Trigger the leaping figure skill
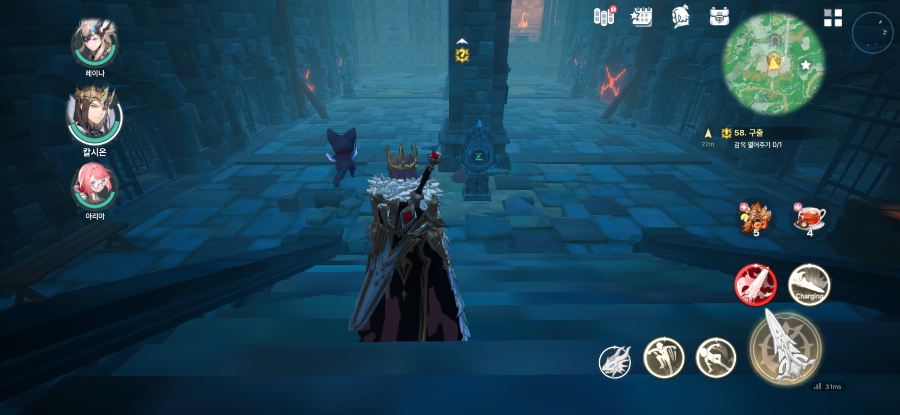Screen dimensions: 900x415 point(663,357)
